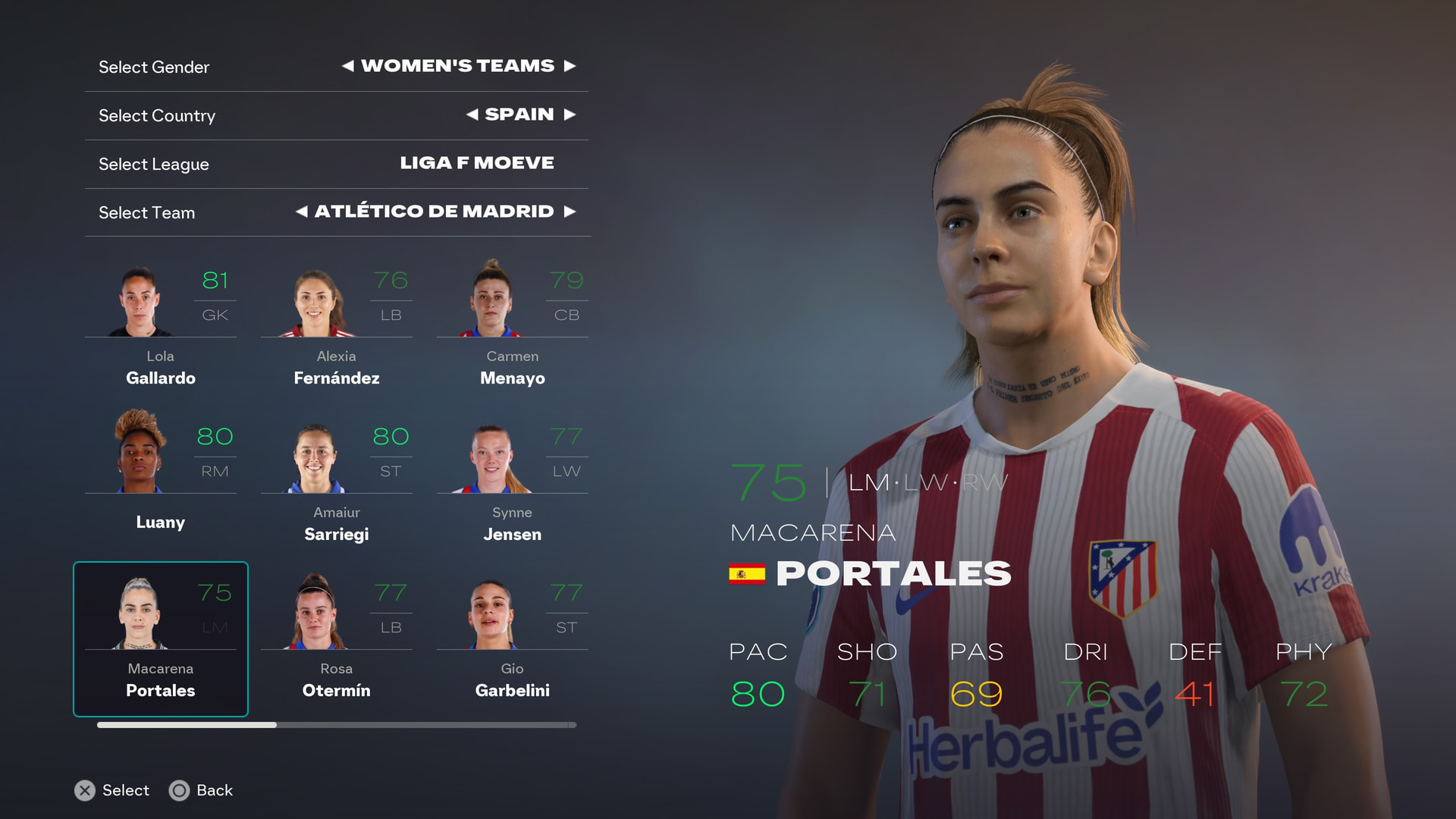Click left arrow beside Spain

[472, 115]
